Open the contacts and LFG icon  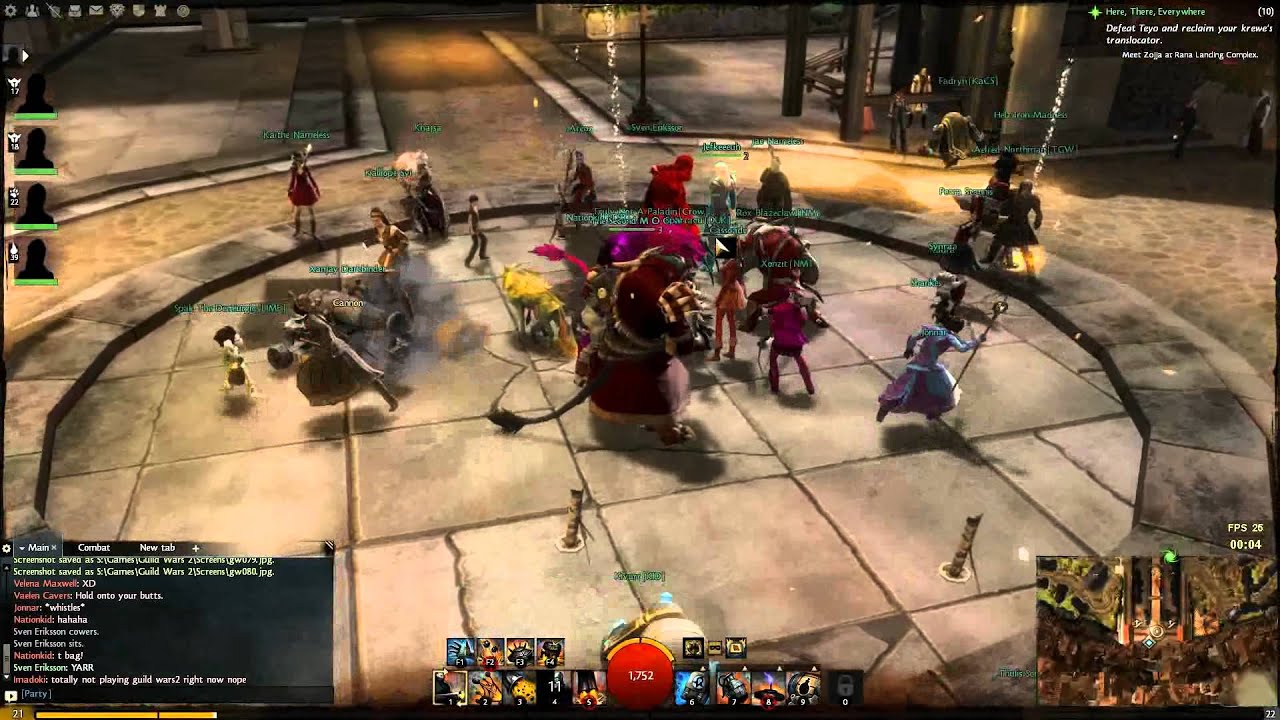click(32, 11)
